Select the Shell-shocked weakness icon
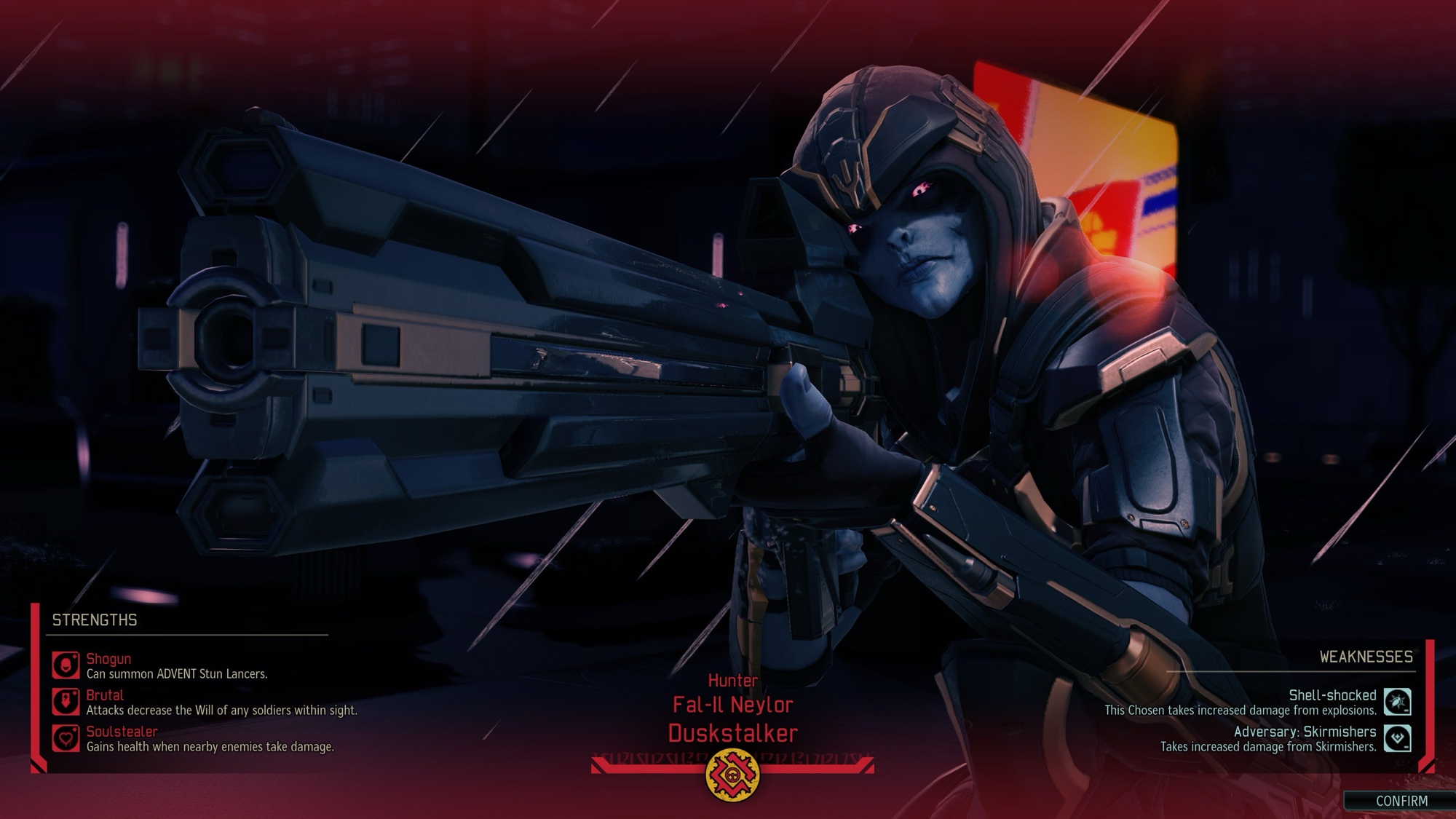 (1397, 702)
